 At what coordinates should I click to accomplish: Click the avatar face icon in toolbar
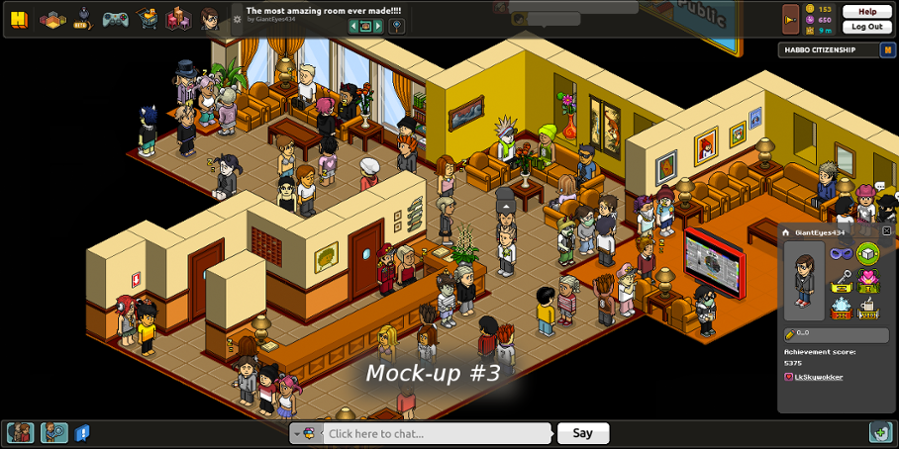[x=208, y=19]
